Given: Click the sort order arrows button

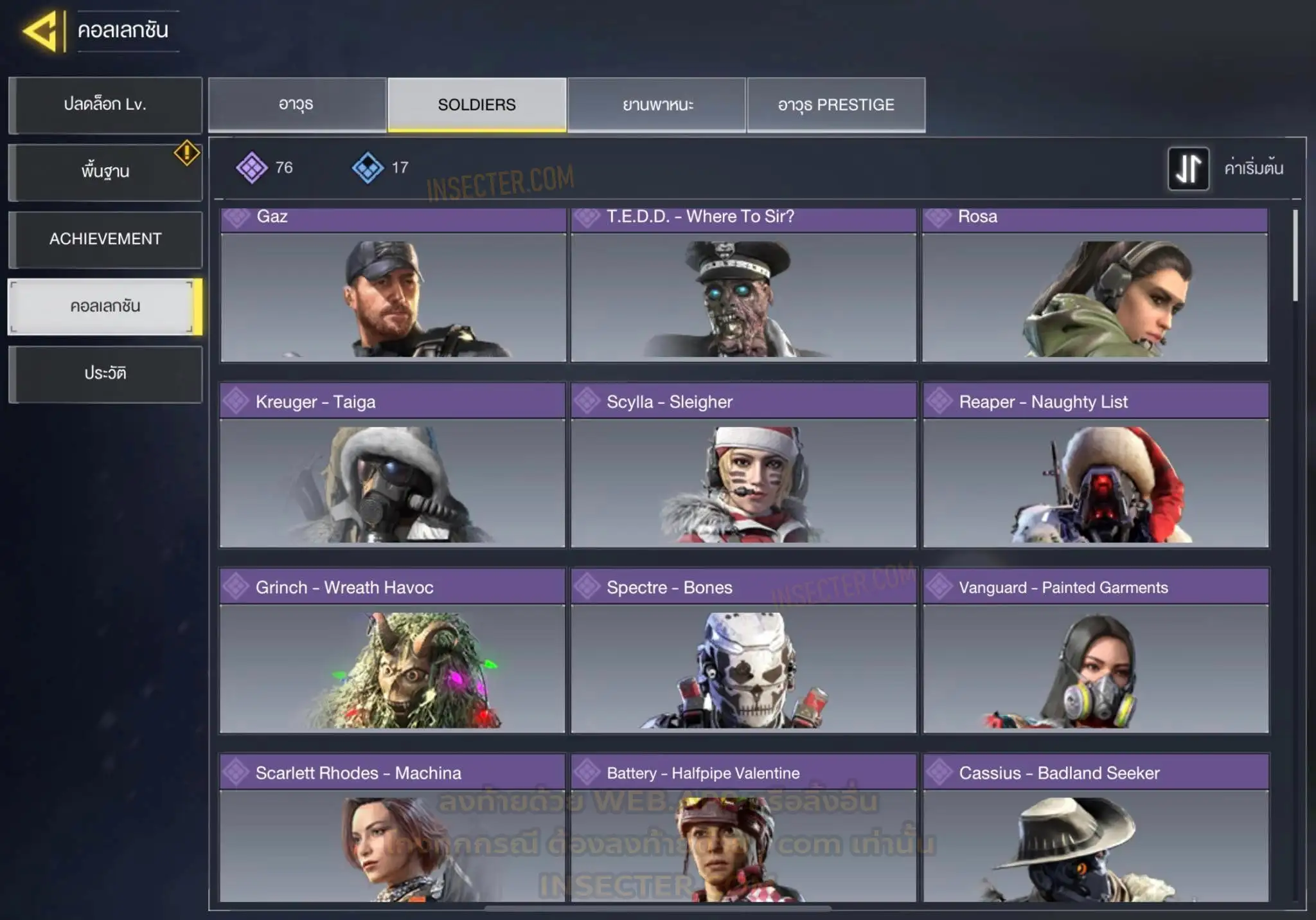Looking at the screenshot, I should tap(1188, 168).
